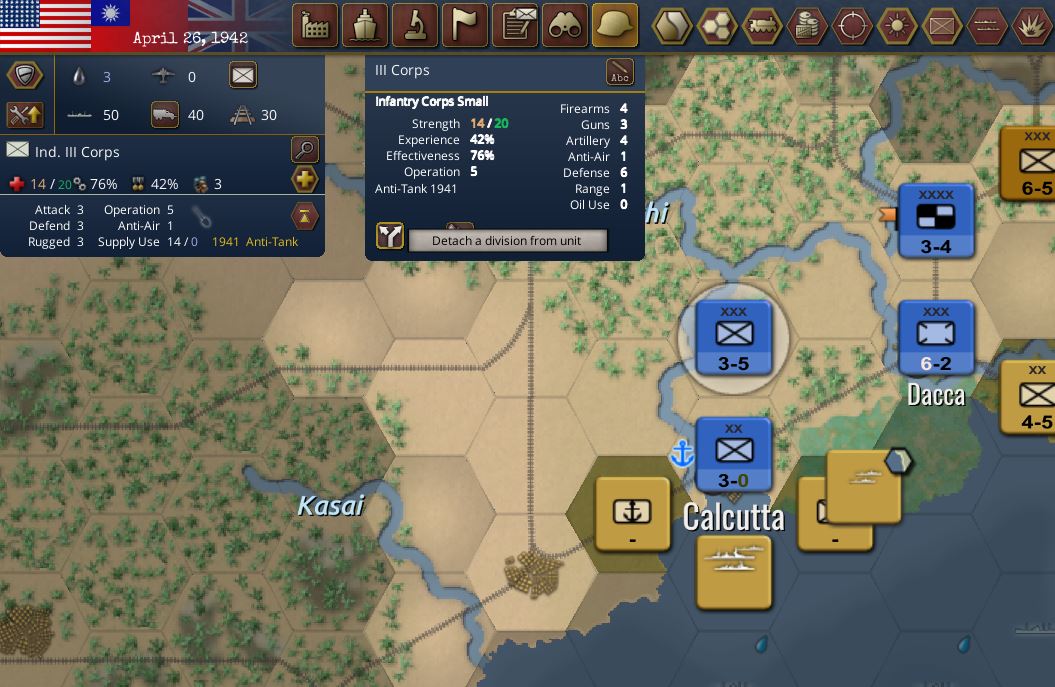Toggle the explosion combat overlay
The image size is (1055, 687).
coord(1031,25)
